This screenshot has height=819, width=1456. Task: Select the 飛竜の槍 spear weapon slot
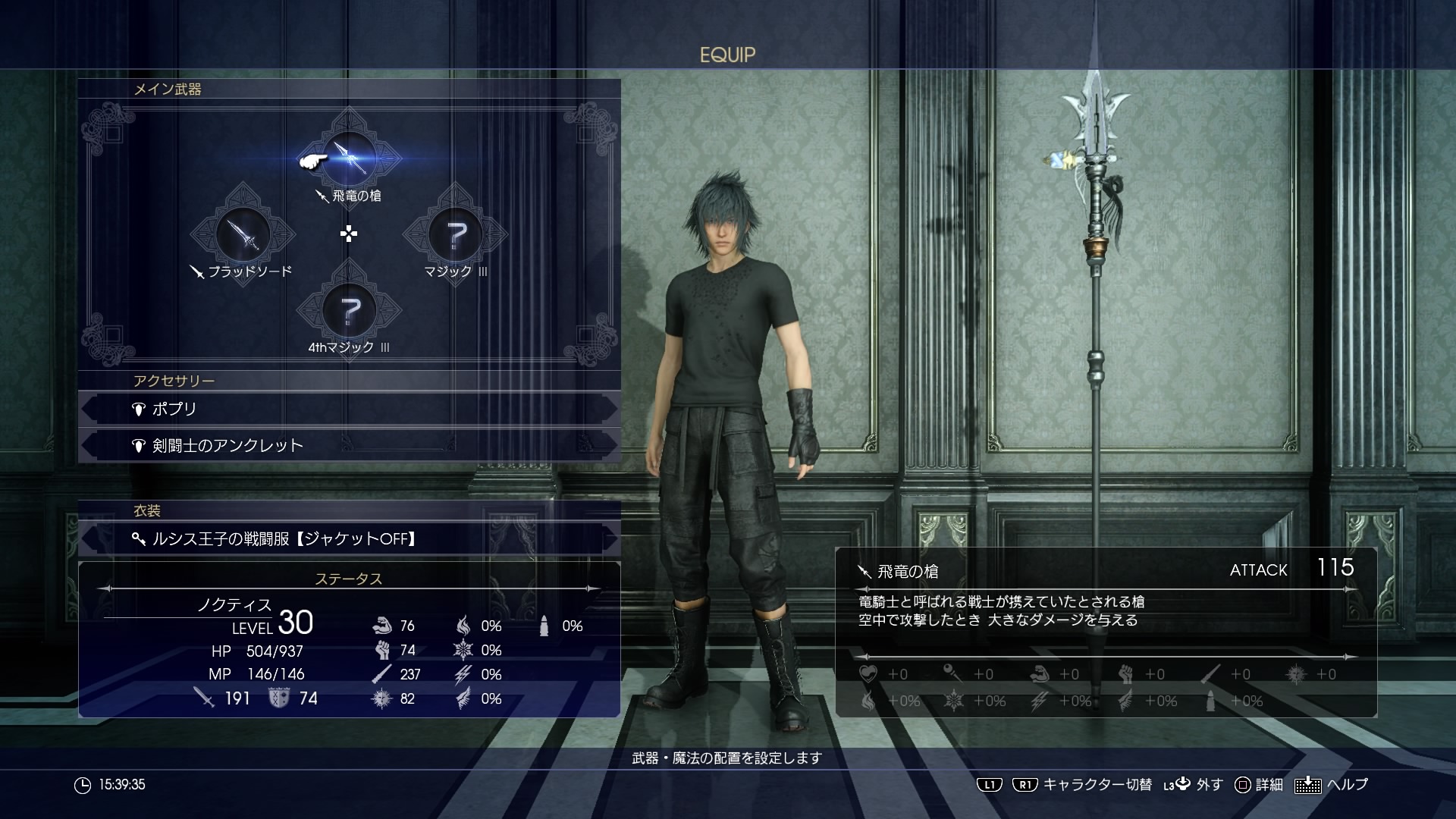pos(349,158)
